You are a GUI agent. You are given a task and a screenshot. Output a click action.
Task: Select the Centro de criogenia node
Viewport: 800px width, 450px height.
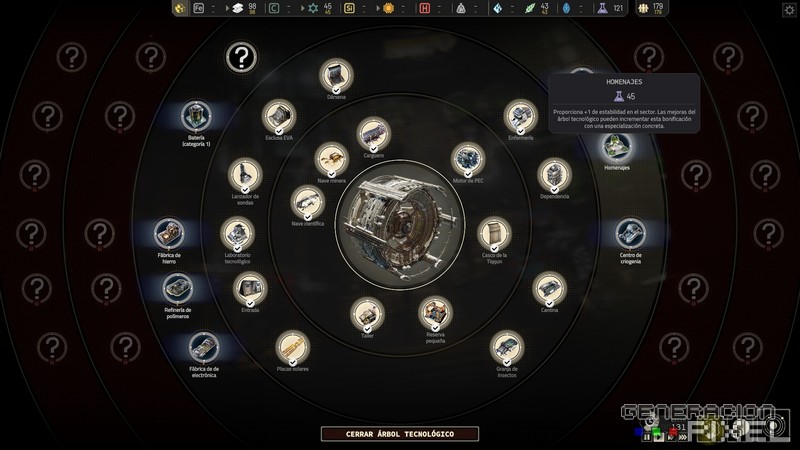tap(630, 234)
